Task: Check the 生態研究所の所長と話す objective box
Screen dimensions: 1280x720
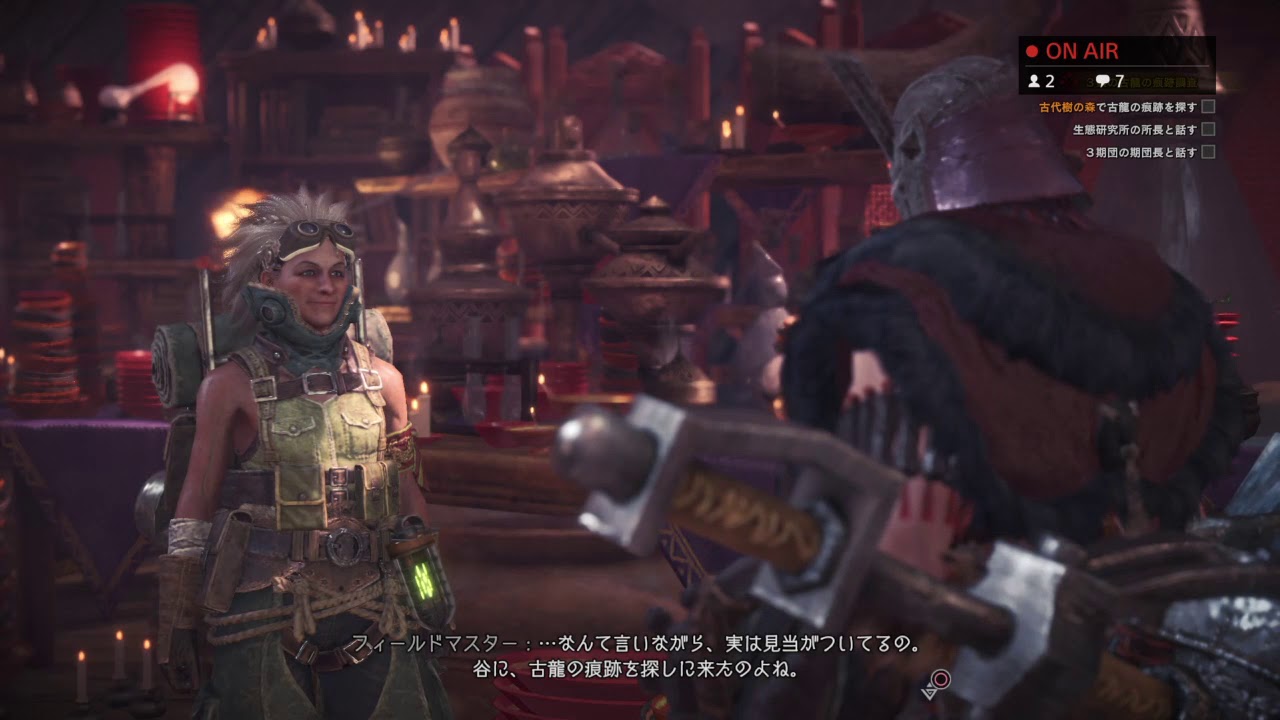Action: click(x=1207, y=130)
